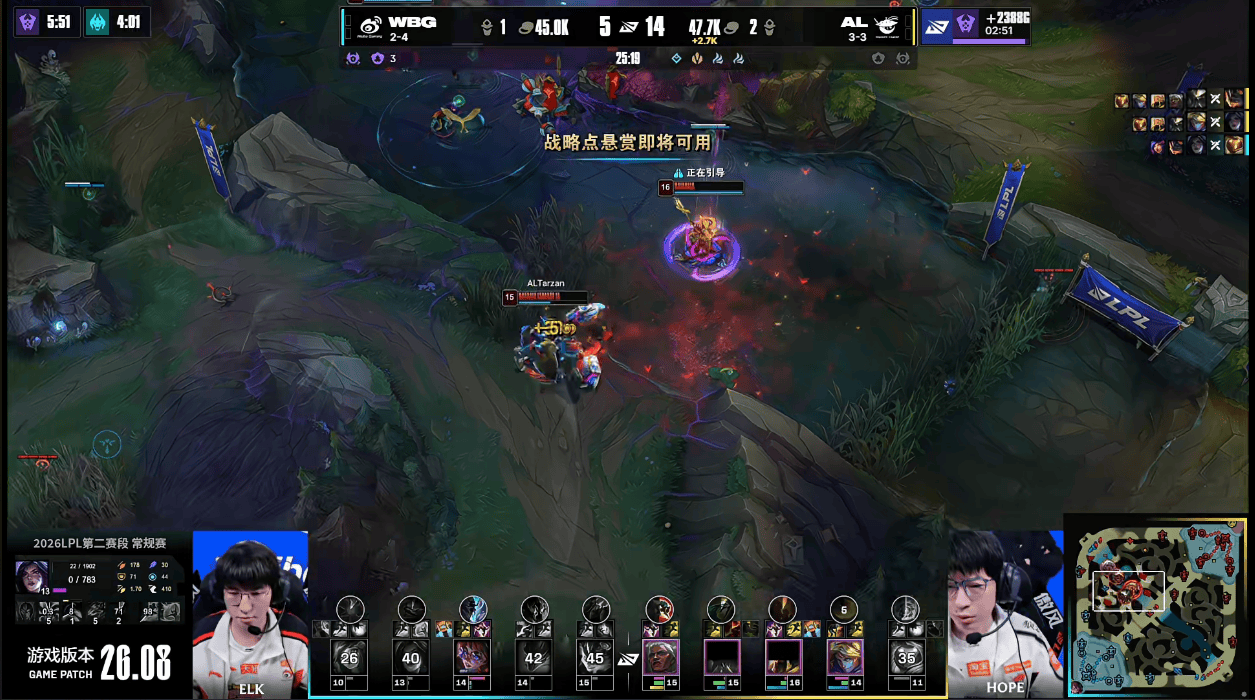Click the teal dragon timer icon beside 4:01

[98, 22]
